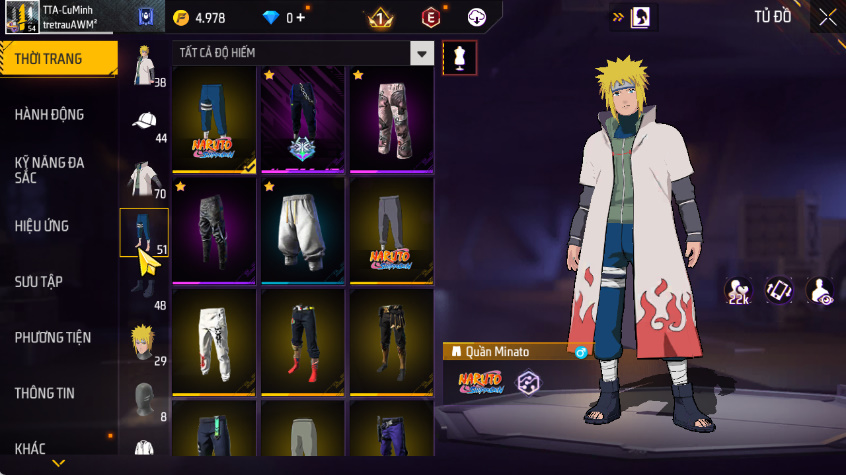Image resolution: width=846 pixels, height=475 pixels.
Task: Open the HÀNH ĐỘNG category
Action: point(50,115)
